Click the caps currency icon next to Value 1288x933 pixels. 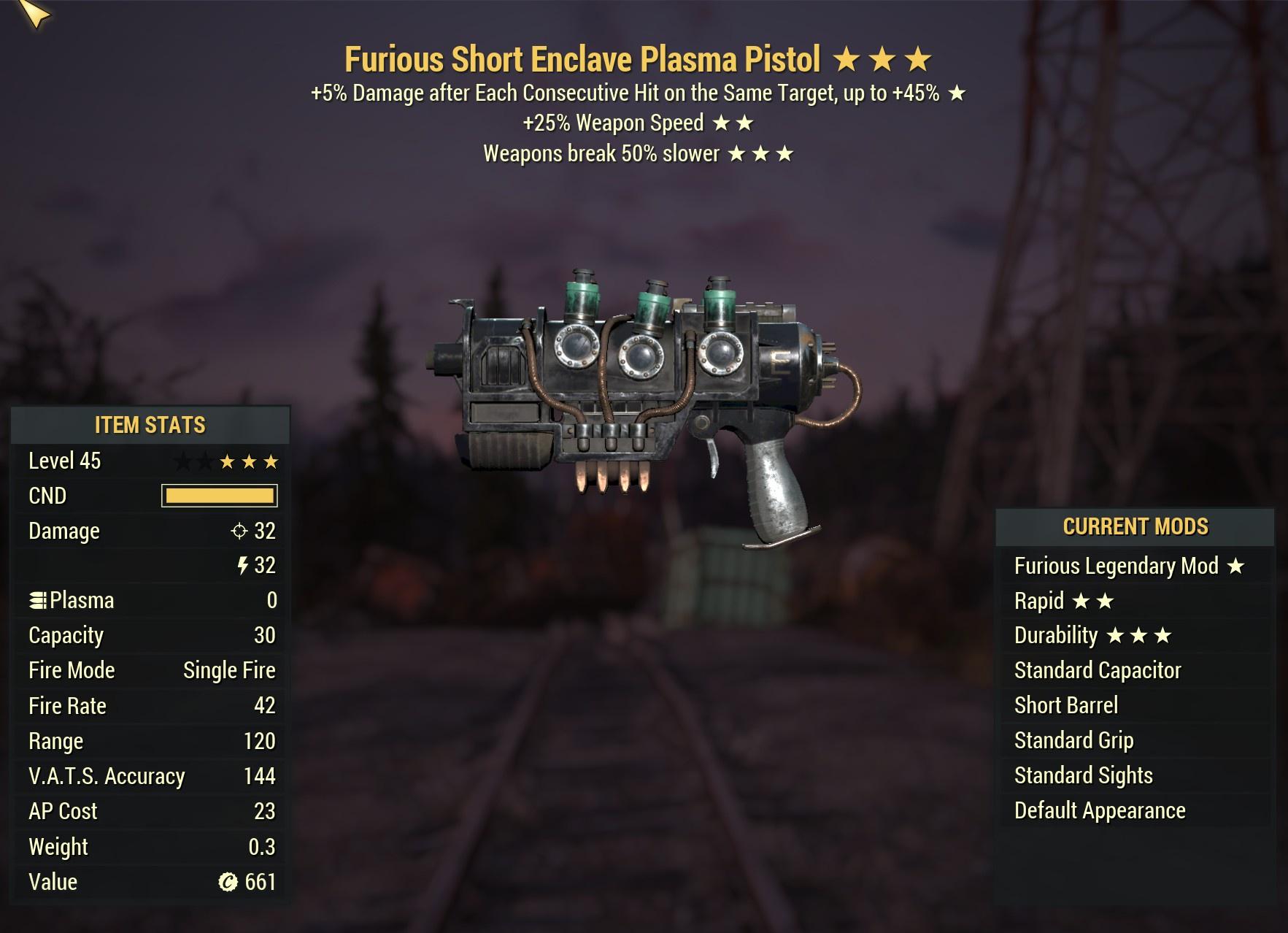(229, 882)
